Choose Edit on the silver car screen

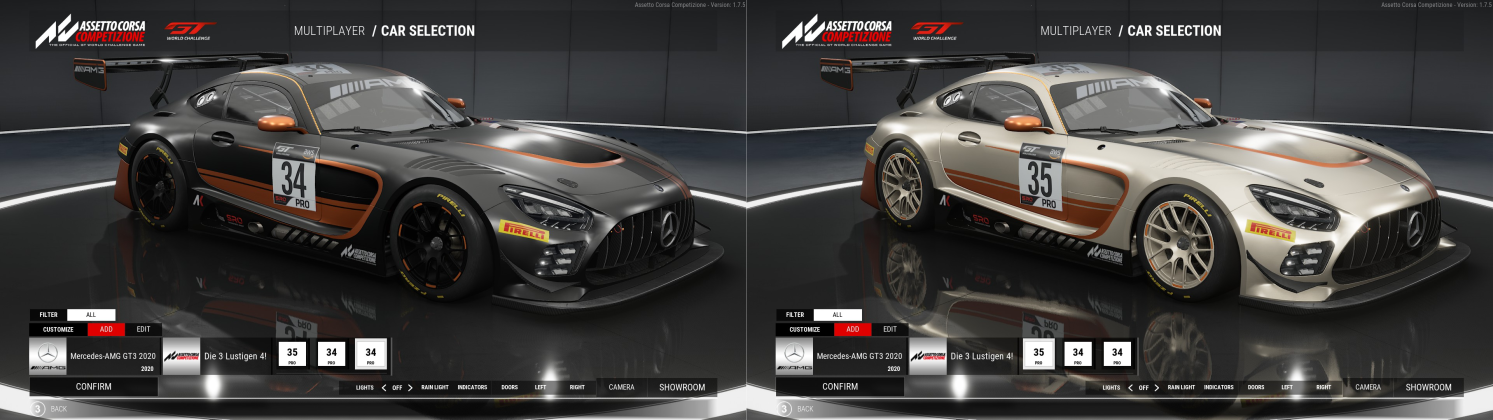[890, 329]
